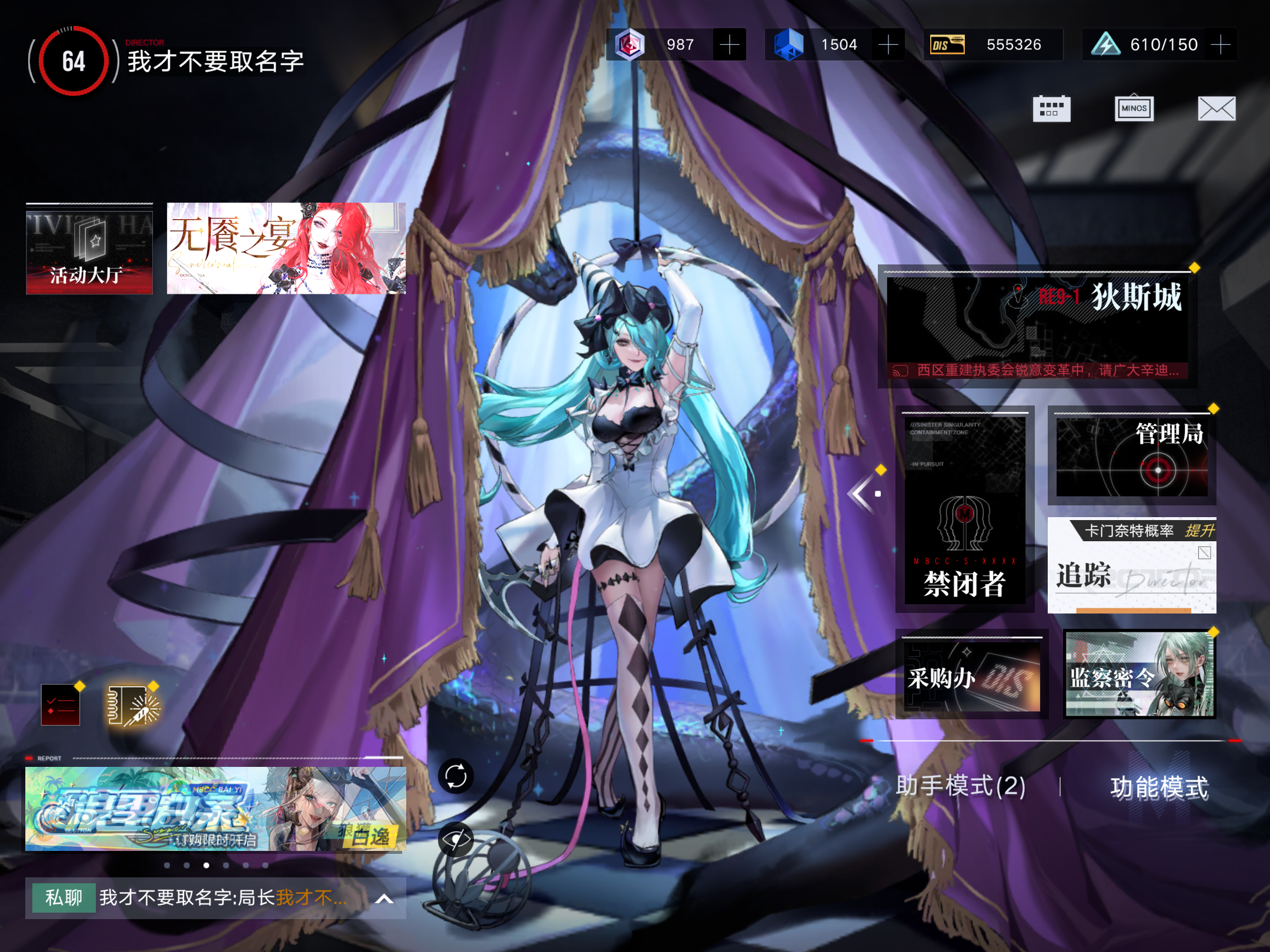This screenshot has height=952, width=1270.
Task: Click the red crystal currency icon
Action: [x=630, y=44]
